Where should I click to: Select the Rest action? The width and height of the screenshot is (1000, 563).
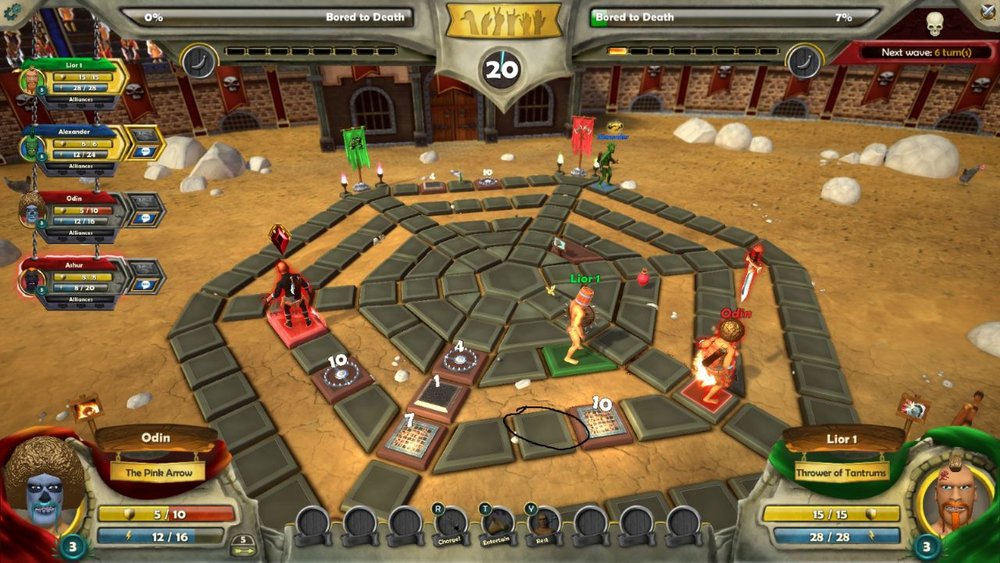(544, 523)
